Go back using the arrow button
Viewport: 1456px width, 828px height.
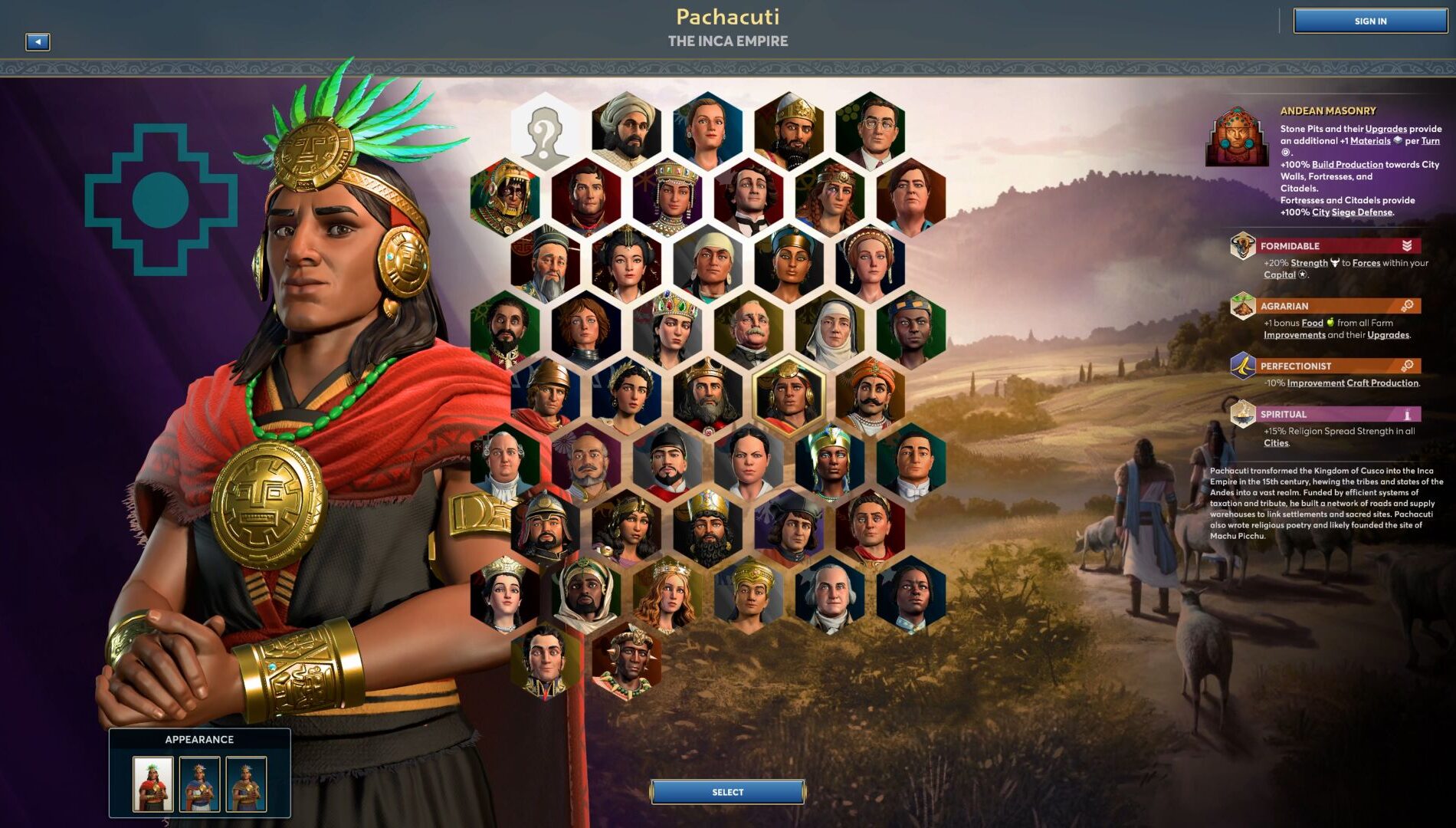tap(38, 42)
